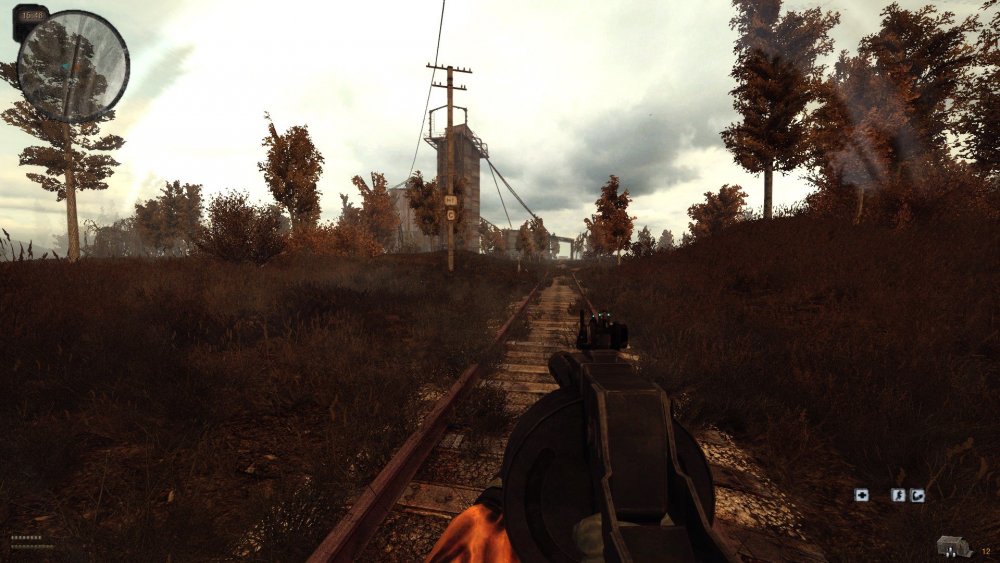
Task: Select the flexed arm status icon
Action: pos(917,494)
